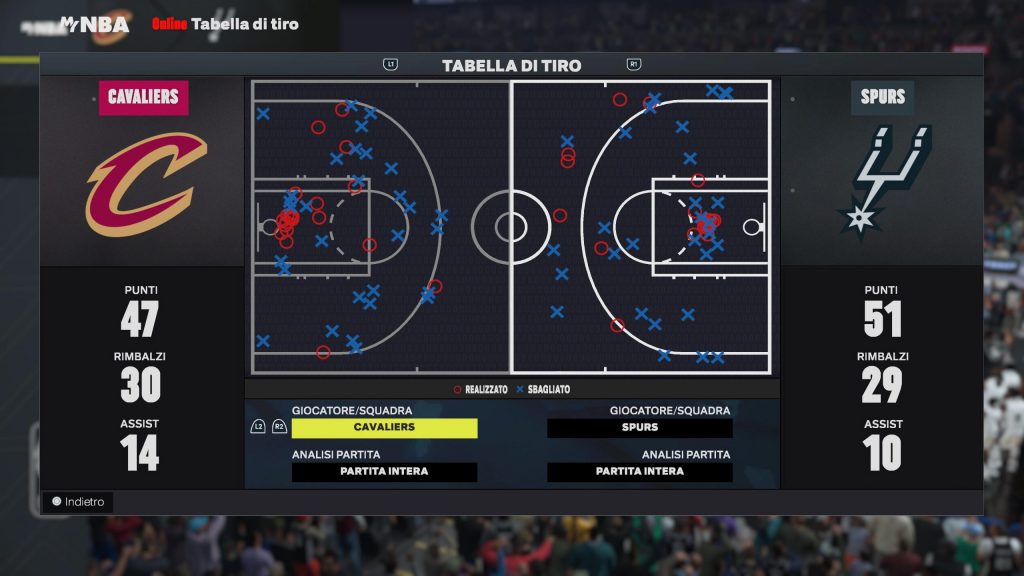
Task: Go back with the Indietro button
Action: click(x=78, y=502)
